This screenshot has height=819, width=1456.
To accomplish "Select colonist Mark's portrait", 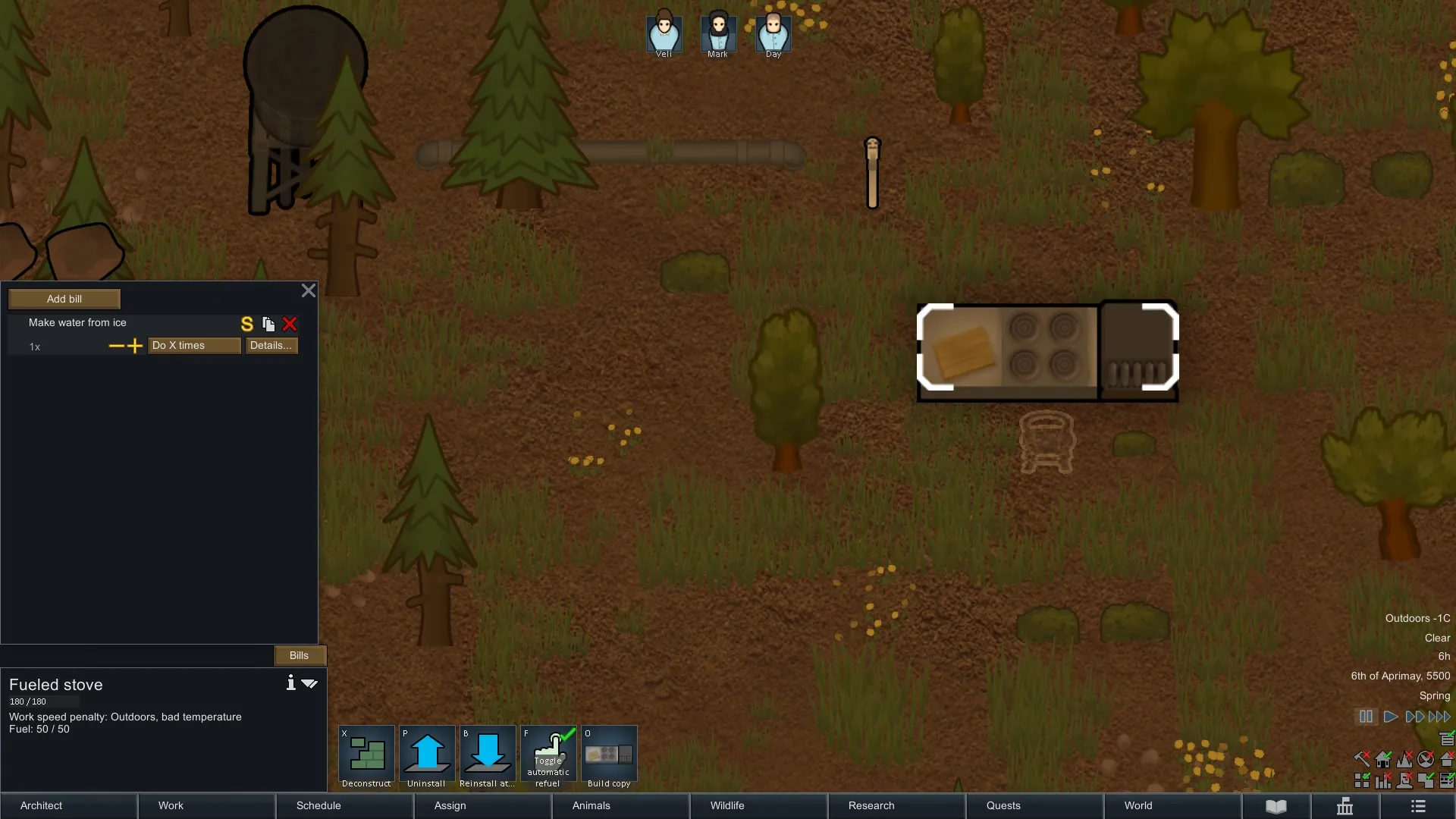I will click(717, 33).
